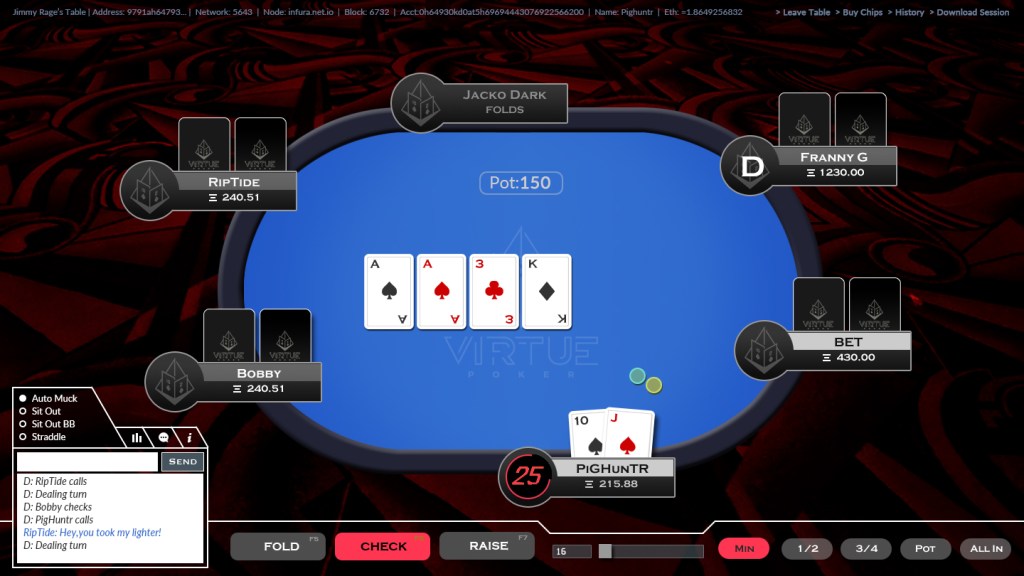Open the info tab

pos(190,438)
